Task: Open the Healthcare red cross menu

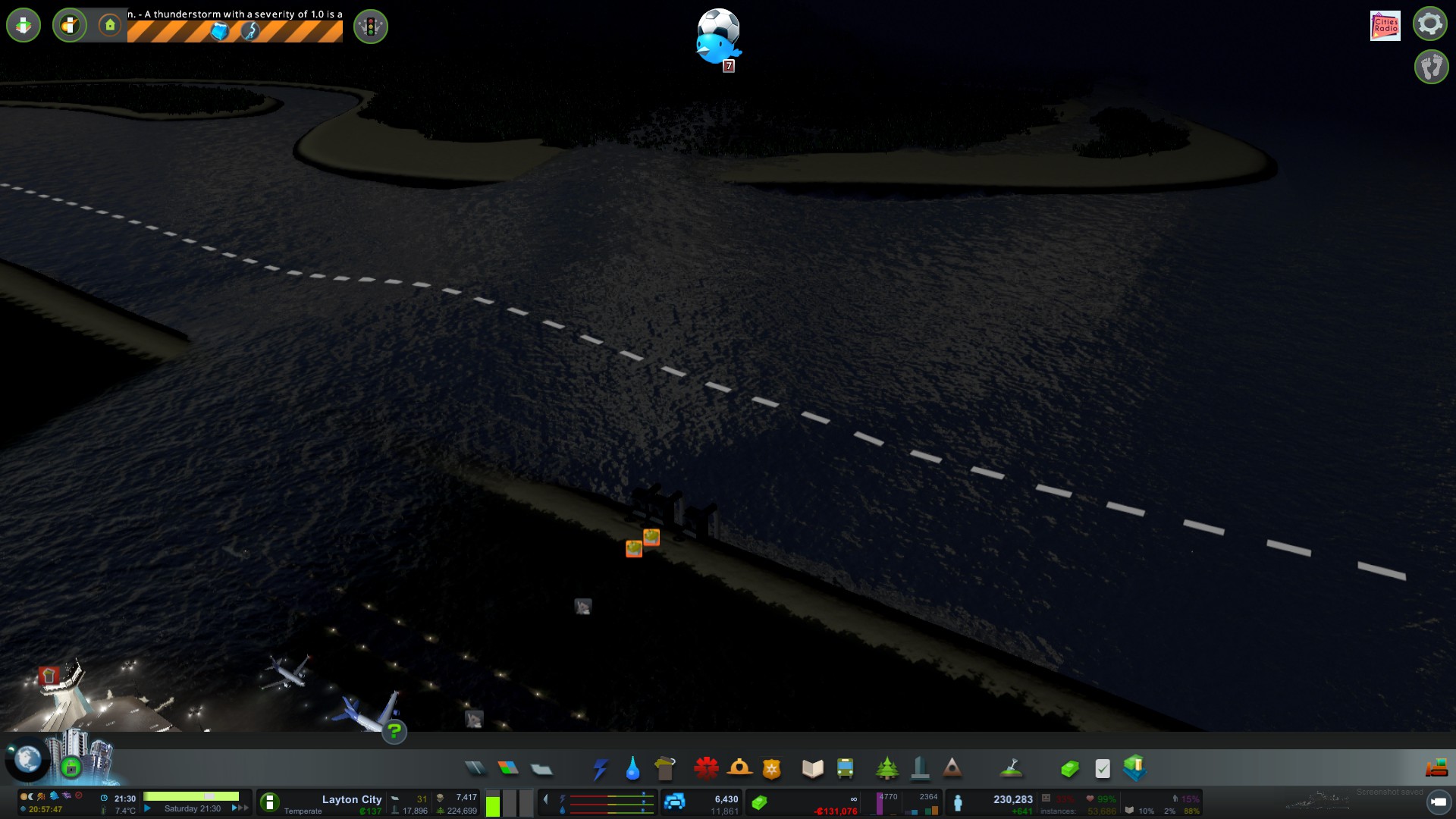Action: pos(706,768)
